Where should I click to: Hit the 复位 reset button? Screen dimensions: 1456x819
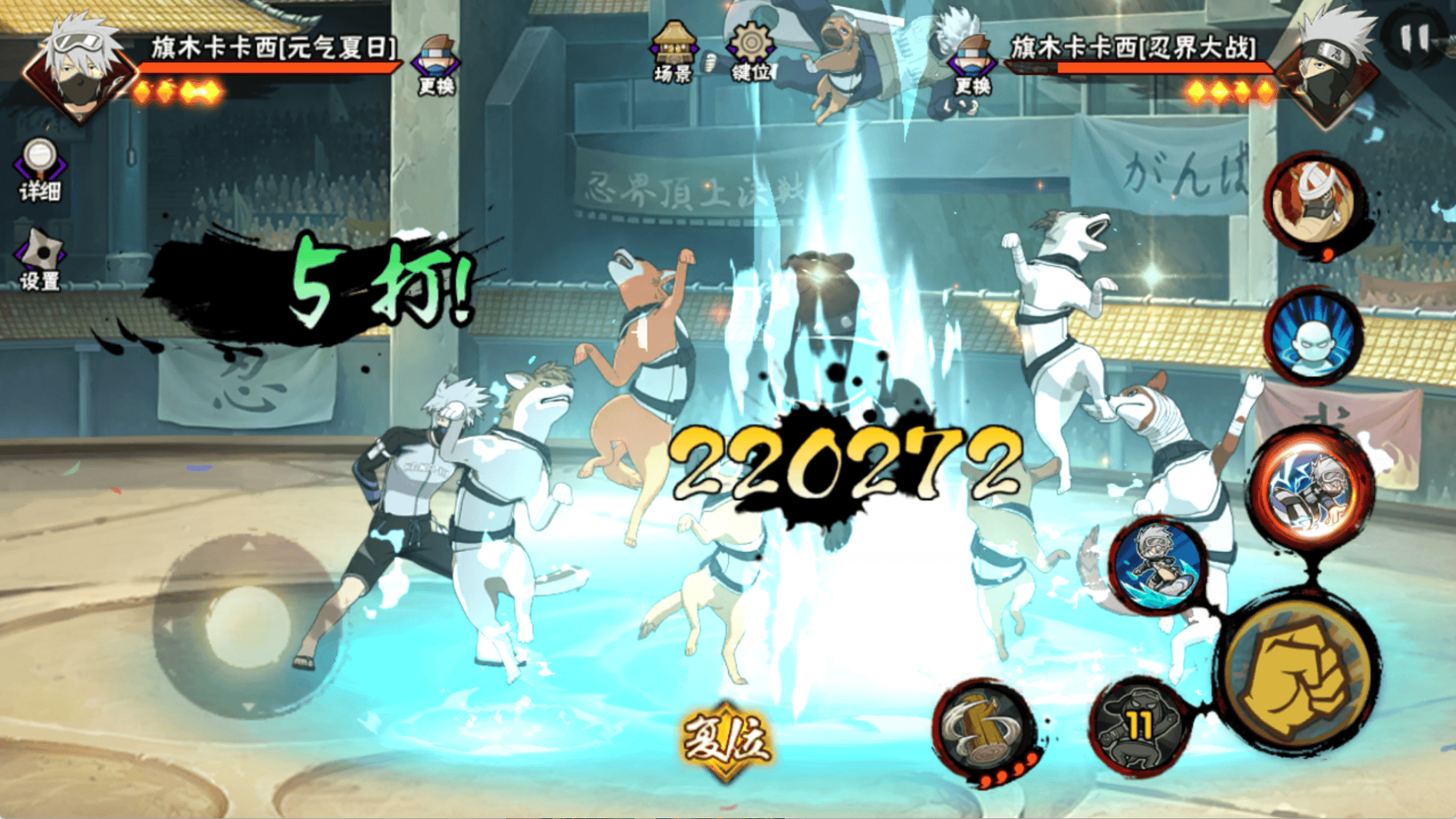(726, 739)
